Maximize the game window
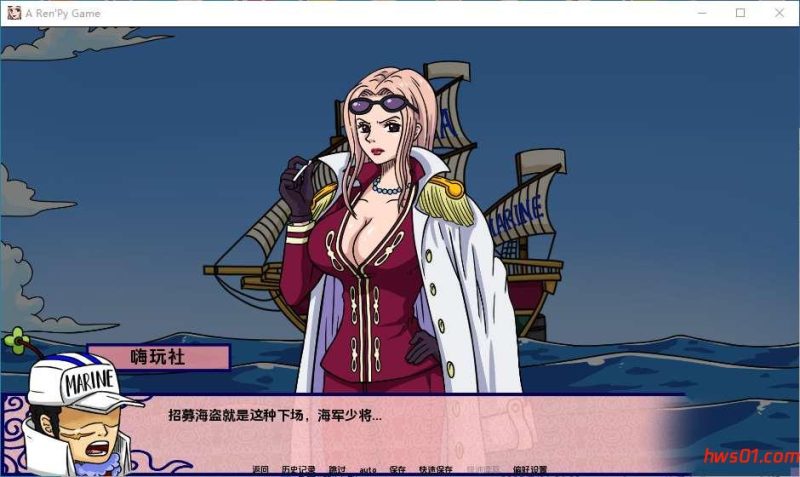The image size is (800, 477). point(740,13)
